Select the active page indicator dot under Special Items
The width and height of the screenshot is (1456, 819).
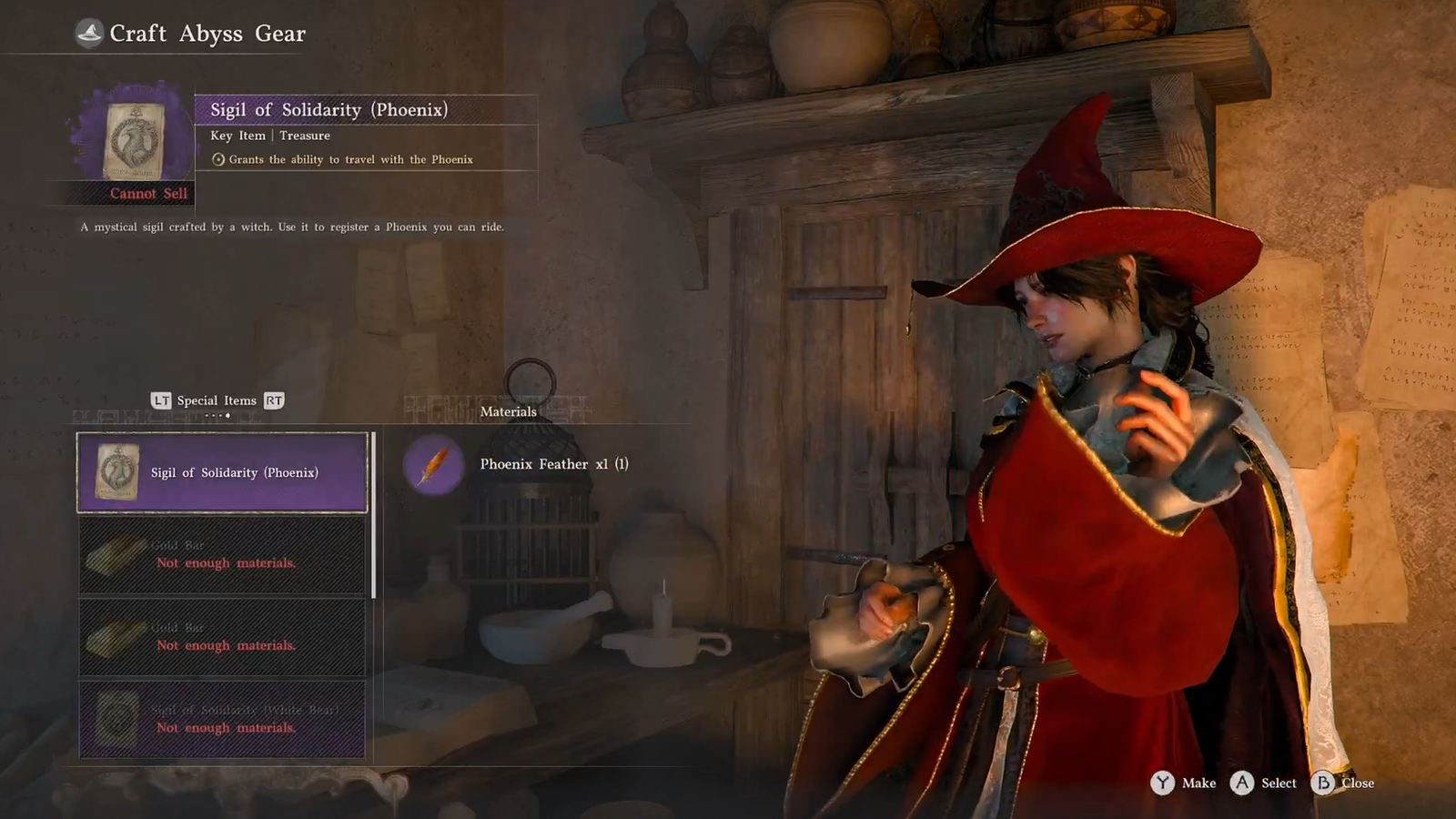(227, 416)
